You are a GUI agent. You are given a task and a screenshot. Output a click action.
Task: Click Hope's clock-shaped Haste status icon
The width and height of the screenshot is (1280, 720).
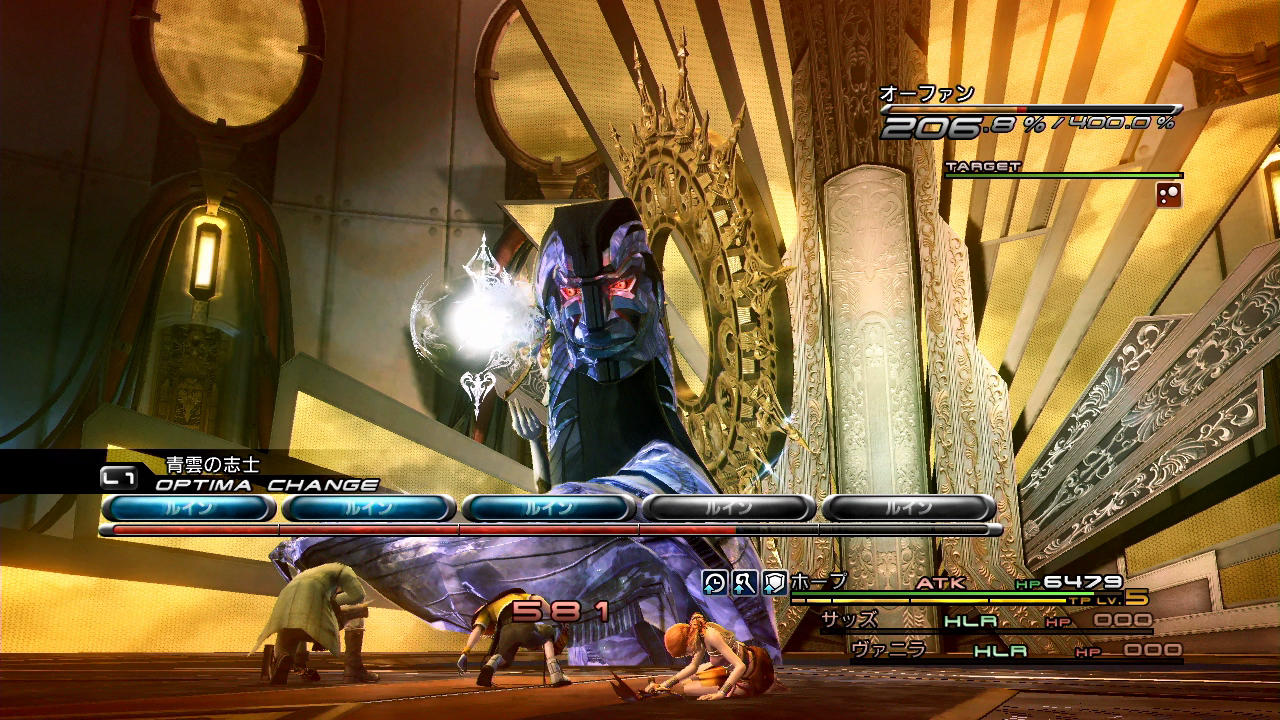tap(715, 583)
